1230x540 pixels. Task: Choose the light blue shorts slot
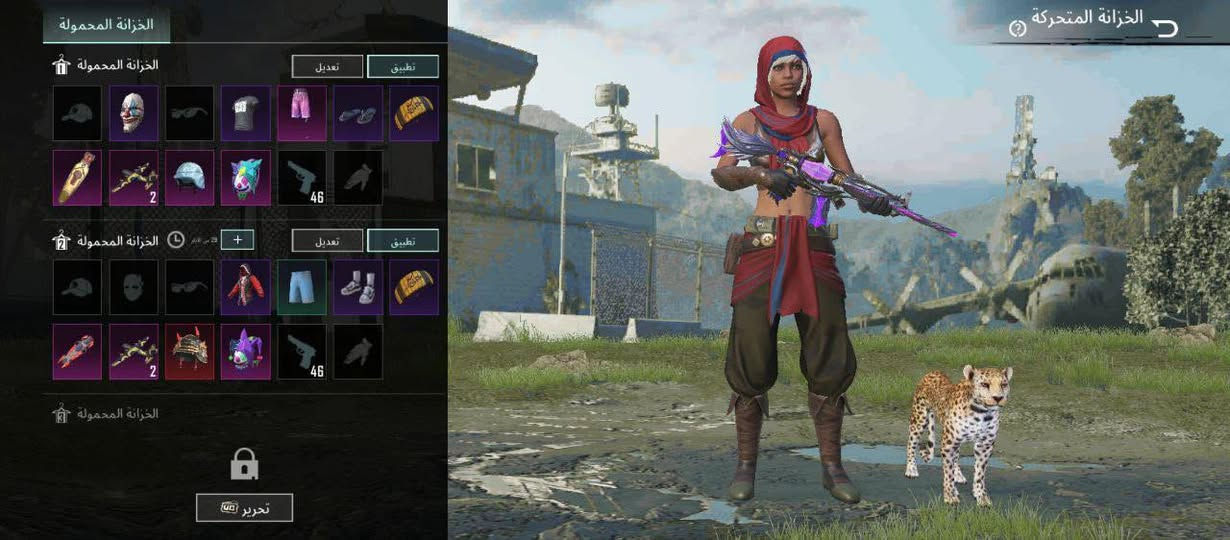pyautogui.click(x=301, y=287)
